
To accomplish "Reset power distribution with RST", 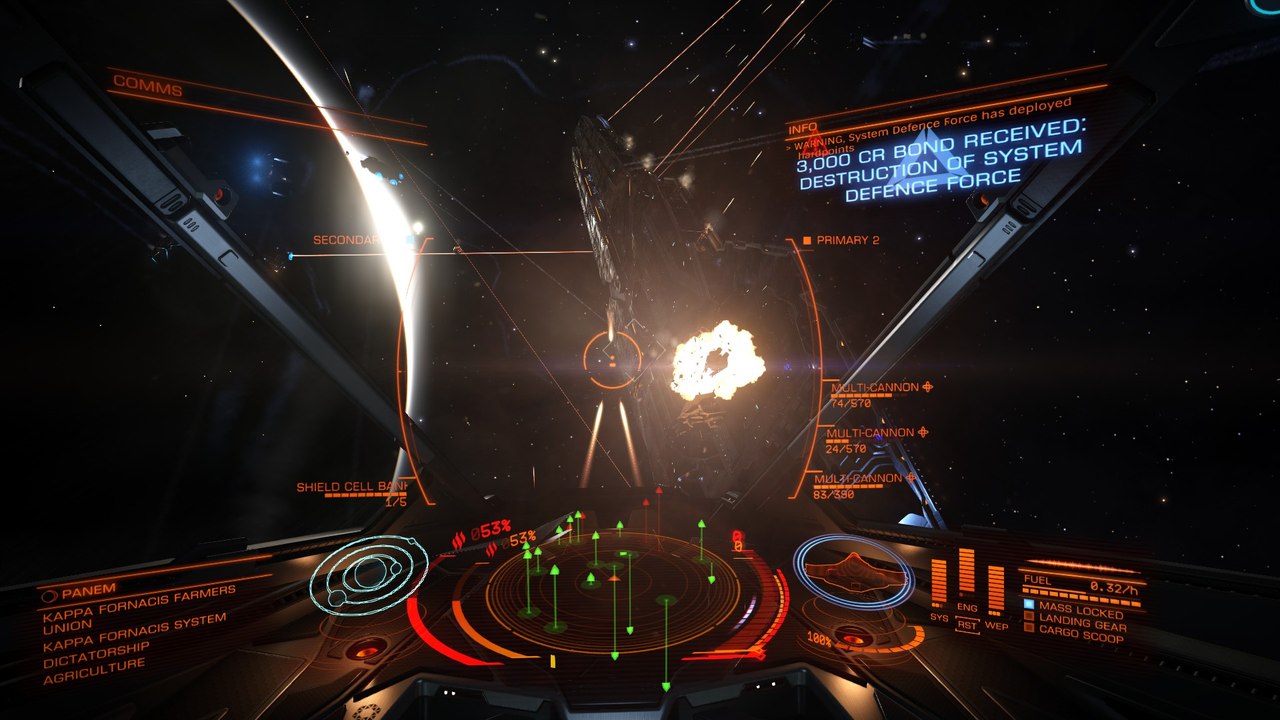I will pyautogui.click(x=967, y=625).
